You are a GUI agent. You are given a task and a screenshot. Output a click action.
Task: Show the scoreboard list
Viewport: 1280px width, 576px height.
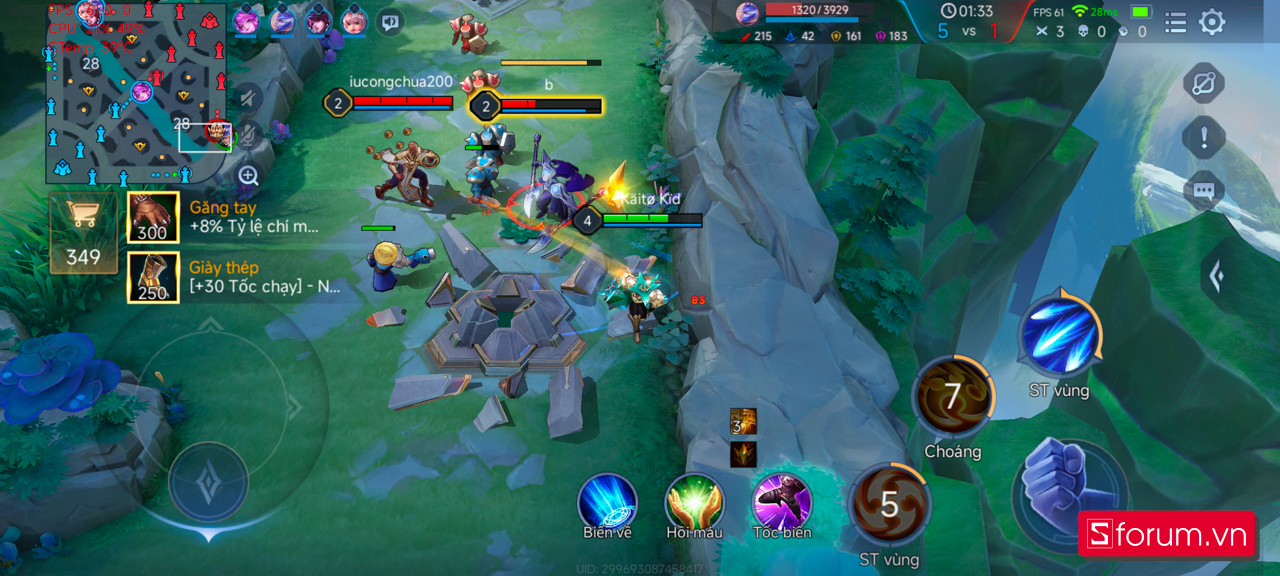[x=1176, y=22]
